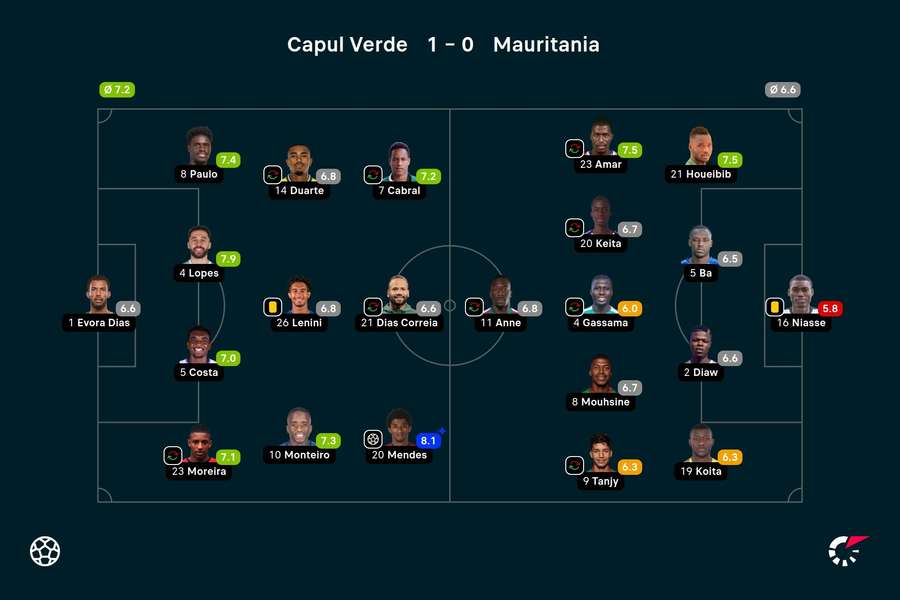
Task: Select Tanjy's player portrait
Action: 600,454
